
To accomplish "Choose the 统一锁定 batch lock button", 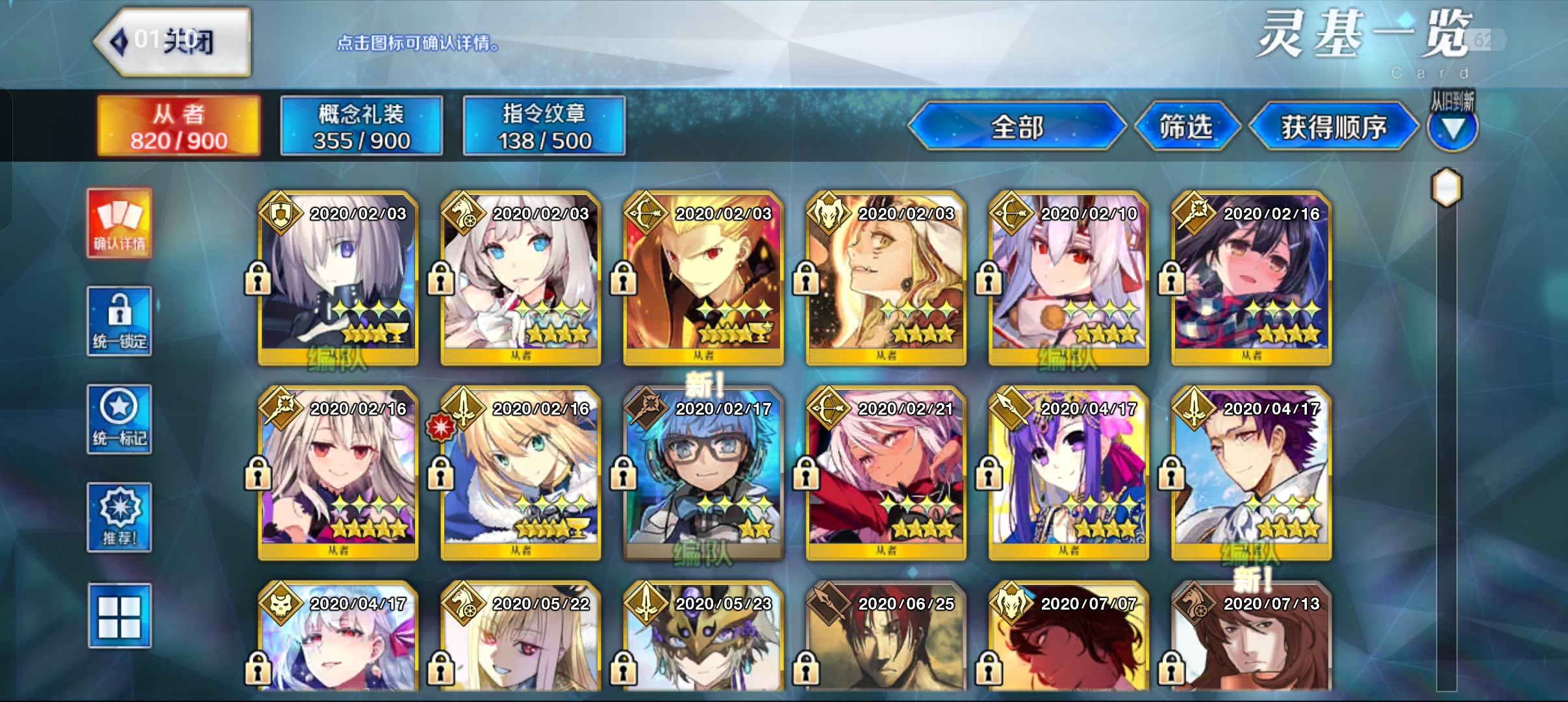I will coord(120,321).
